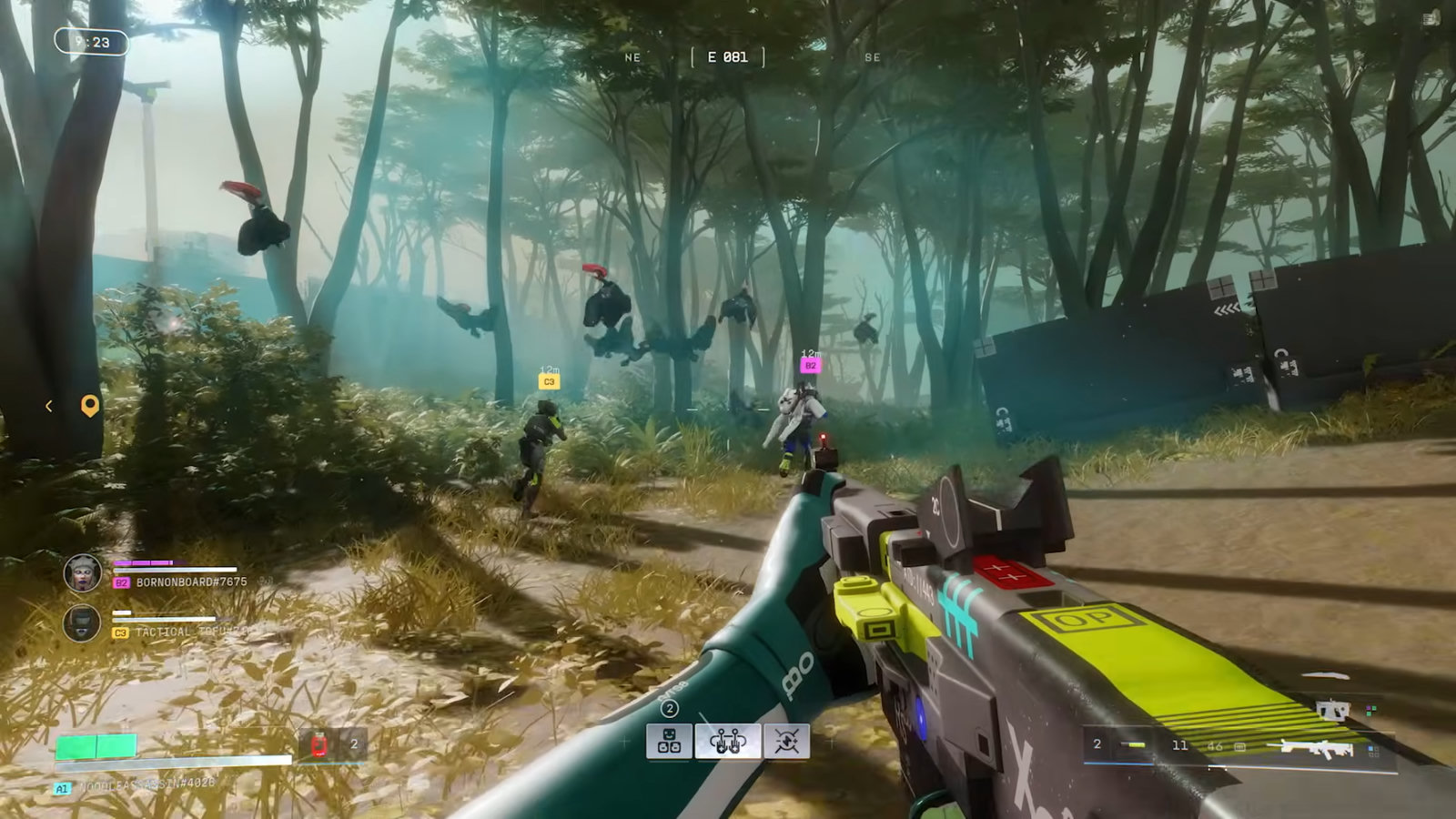Click the E 081 compass heading
The height and width of the screenshot is (819, 1456).
[727, 57]
